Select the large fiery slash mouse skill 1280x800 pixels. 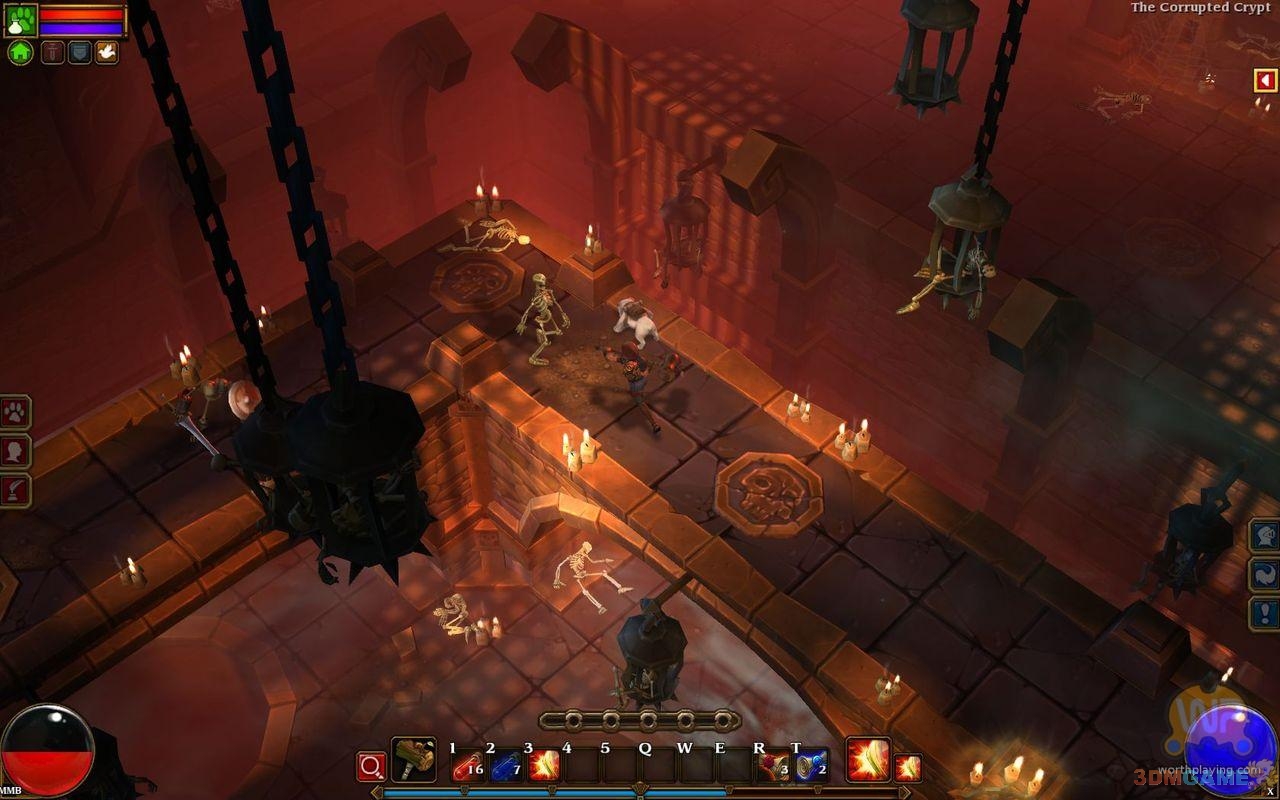click(x=867, y=760)
